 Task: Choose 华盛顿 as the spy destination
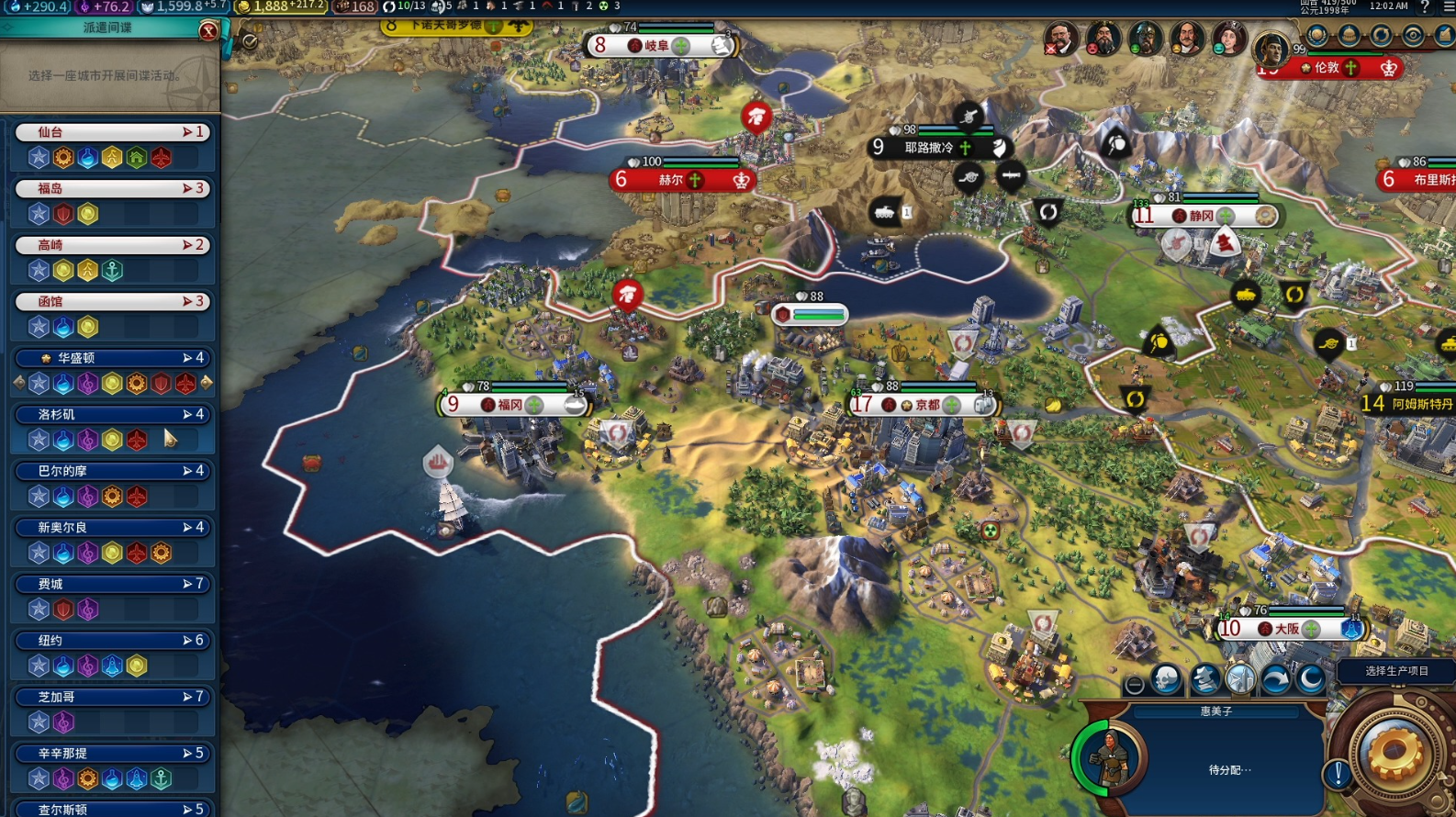click(112, 358)
